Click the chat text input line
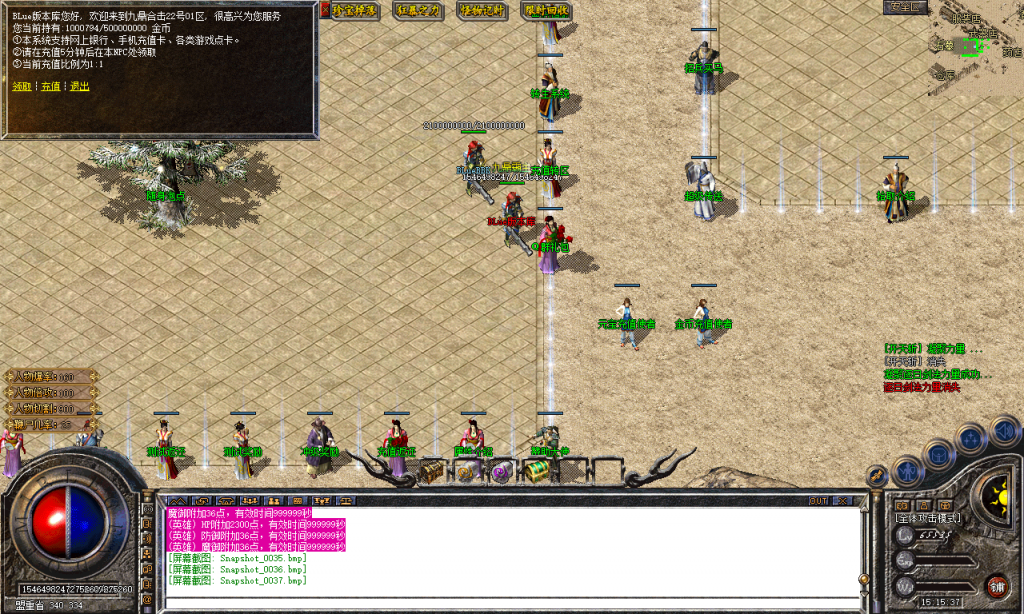 tap(510, 603)
